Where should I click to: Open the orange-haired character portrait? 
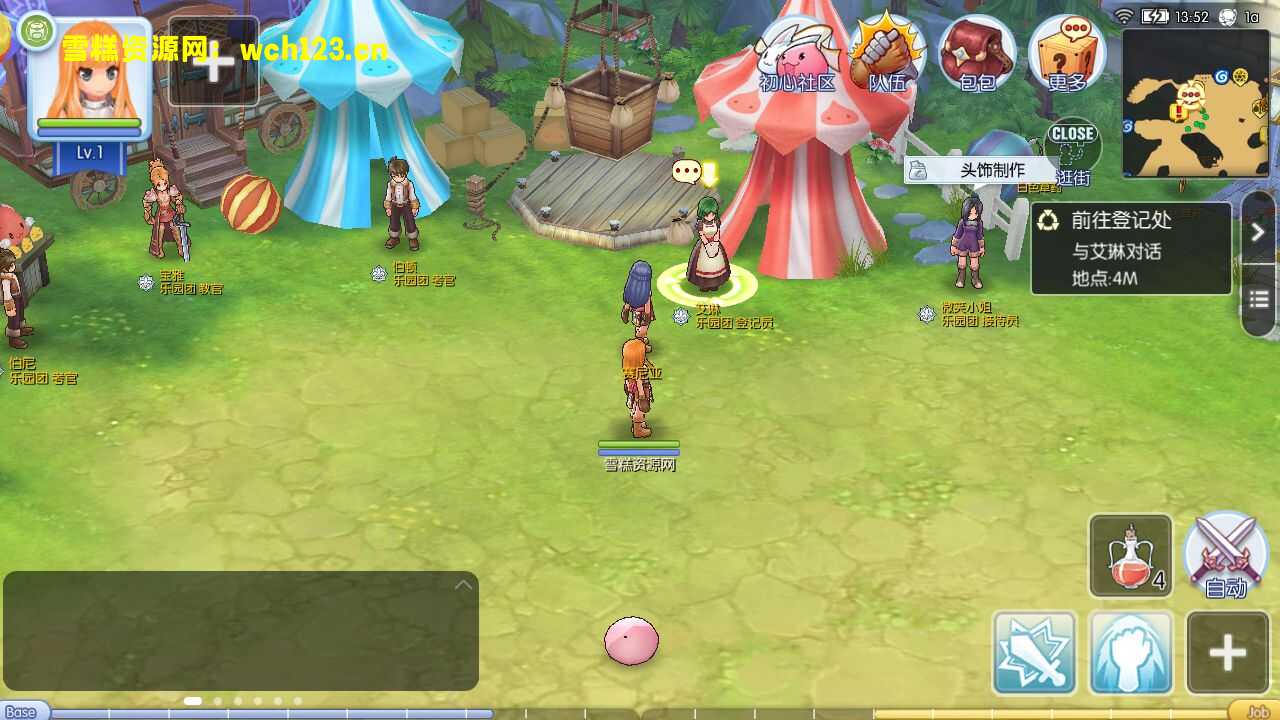click(89, 80)
